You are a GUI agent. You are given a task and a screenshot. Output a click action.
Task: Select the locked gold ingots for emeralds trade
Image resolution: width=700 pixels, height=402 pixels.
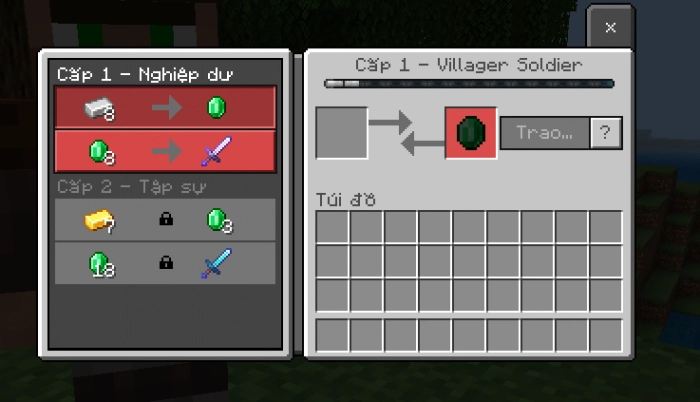[165, 220]
